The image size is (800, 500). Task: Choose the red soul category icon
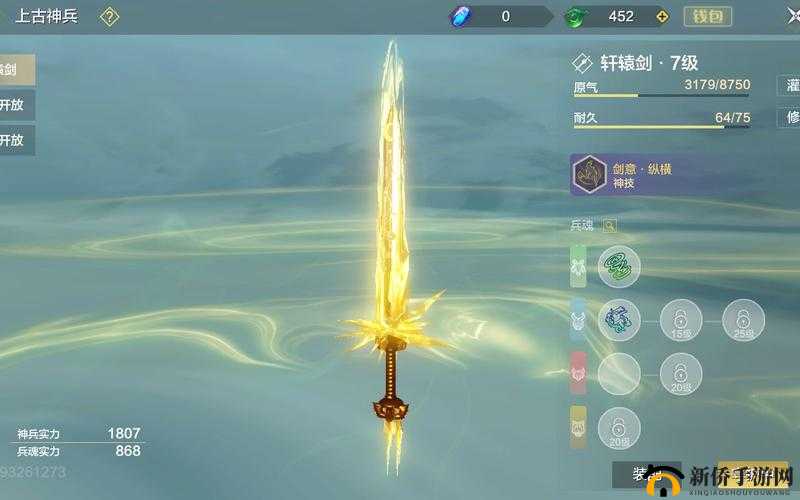580,374
